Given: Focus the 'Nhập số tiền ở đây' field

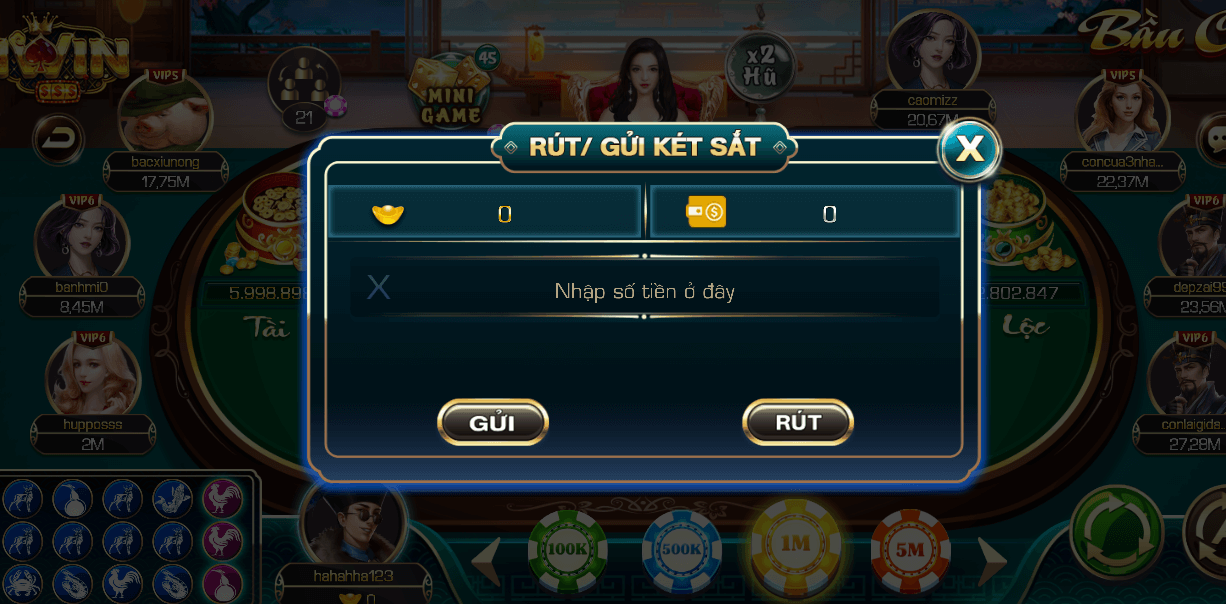Looking at the screenshot, I should pyautogui.click(x=645, y=291).
